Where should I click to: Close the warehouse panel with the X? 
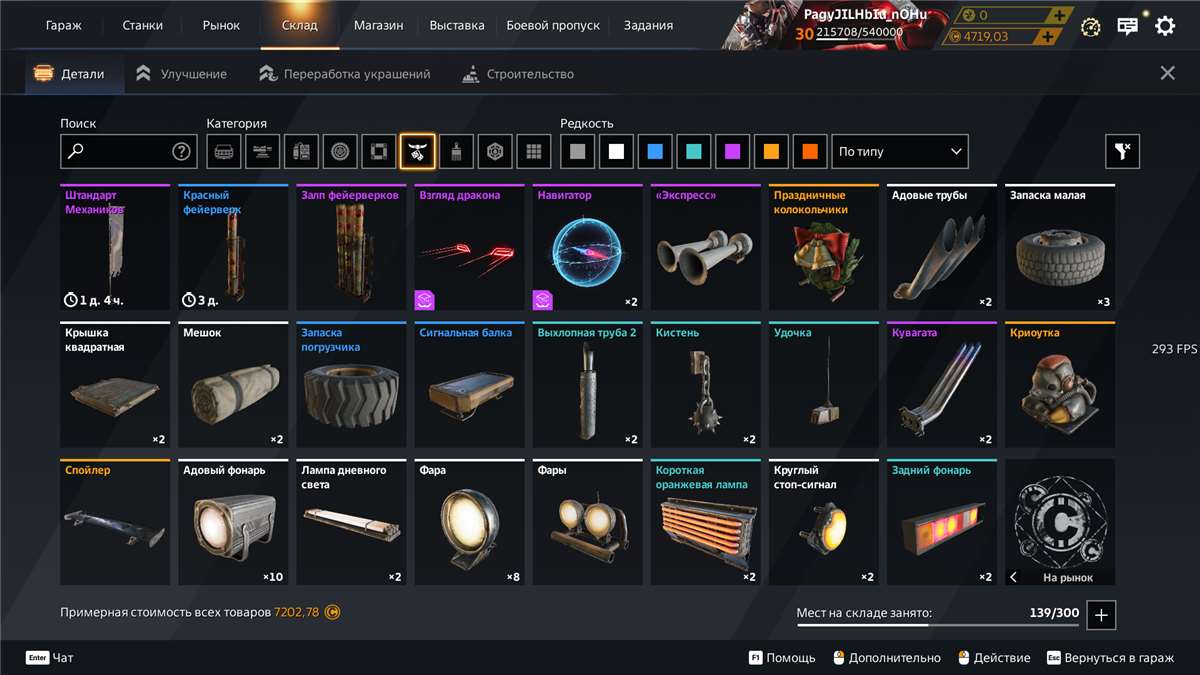pyautogui.click(x=1167, y=73)
